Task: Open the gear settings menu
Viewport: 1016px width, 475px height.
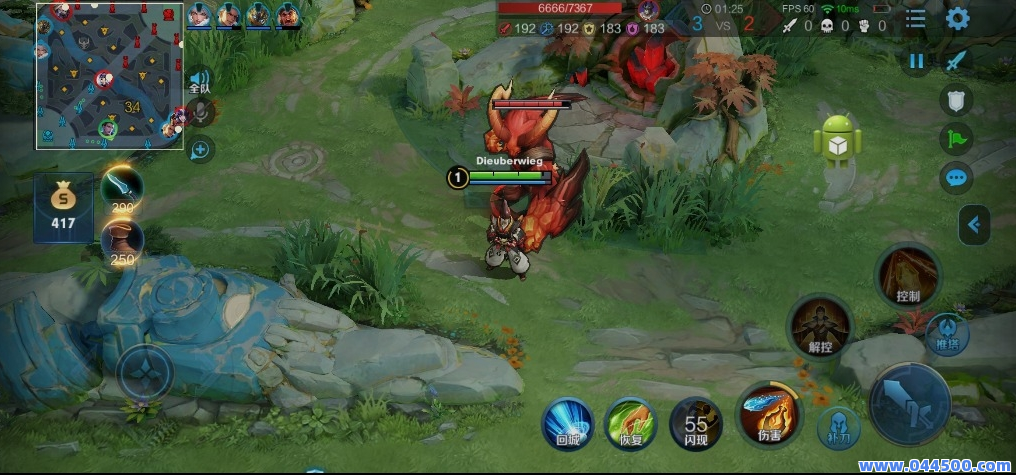Action: pyautogui.click(x=957, y=18)
